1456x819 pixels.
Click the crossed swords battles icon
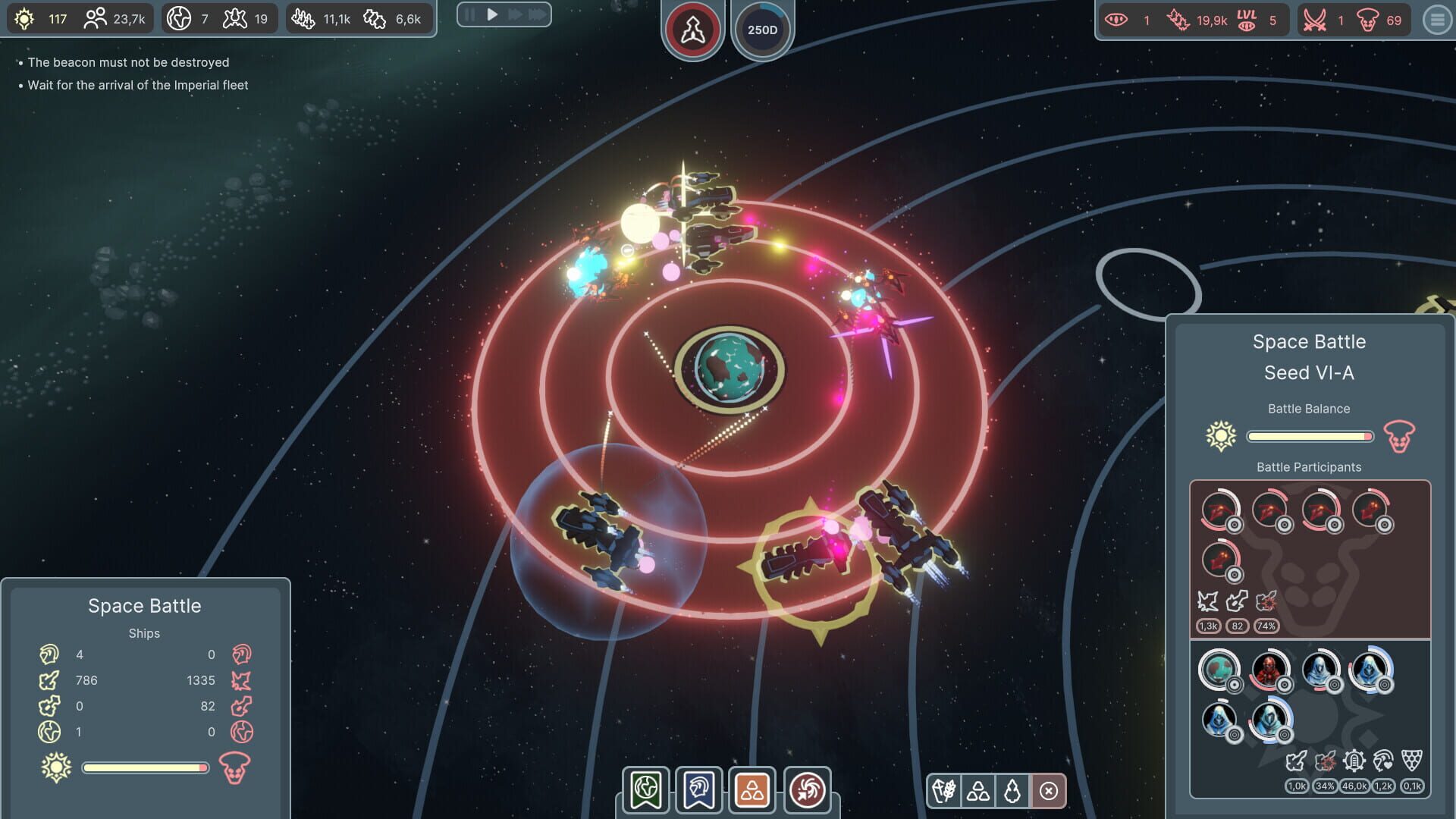tap(1314, 20)
